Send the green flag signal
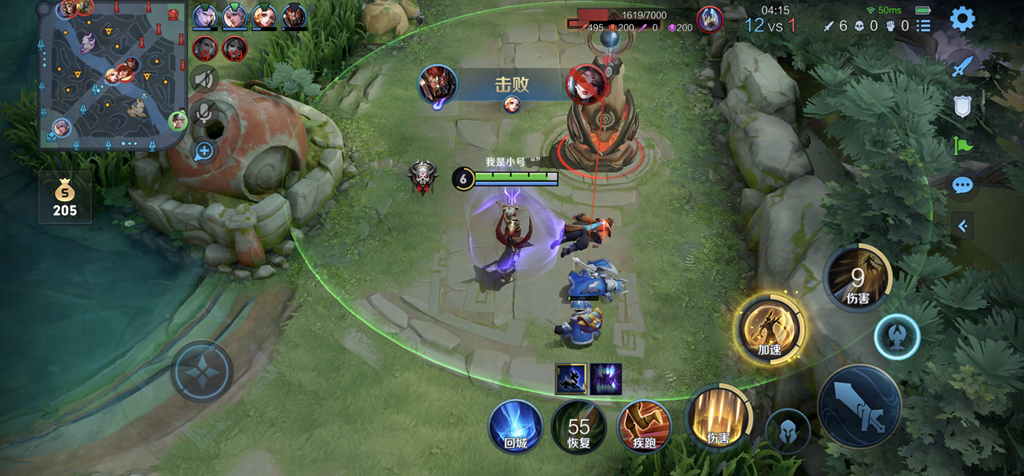The height and width of the screenshot is (476, 1024). pos(962,146)
